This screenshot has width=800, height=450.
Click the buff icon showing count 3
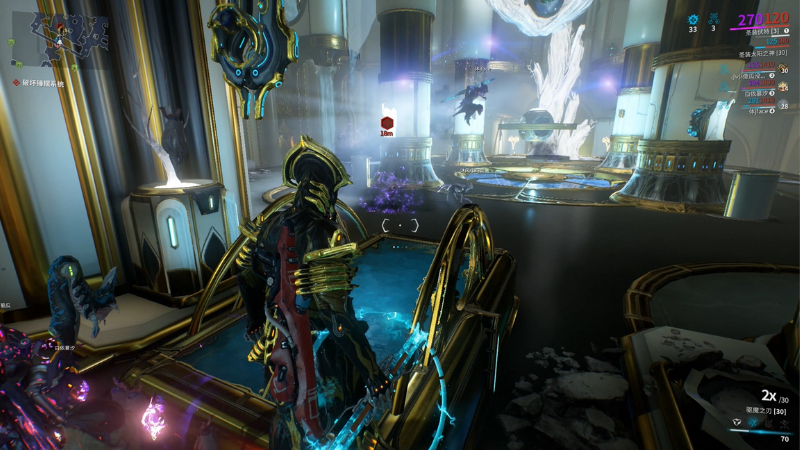coord(713,18)
